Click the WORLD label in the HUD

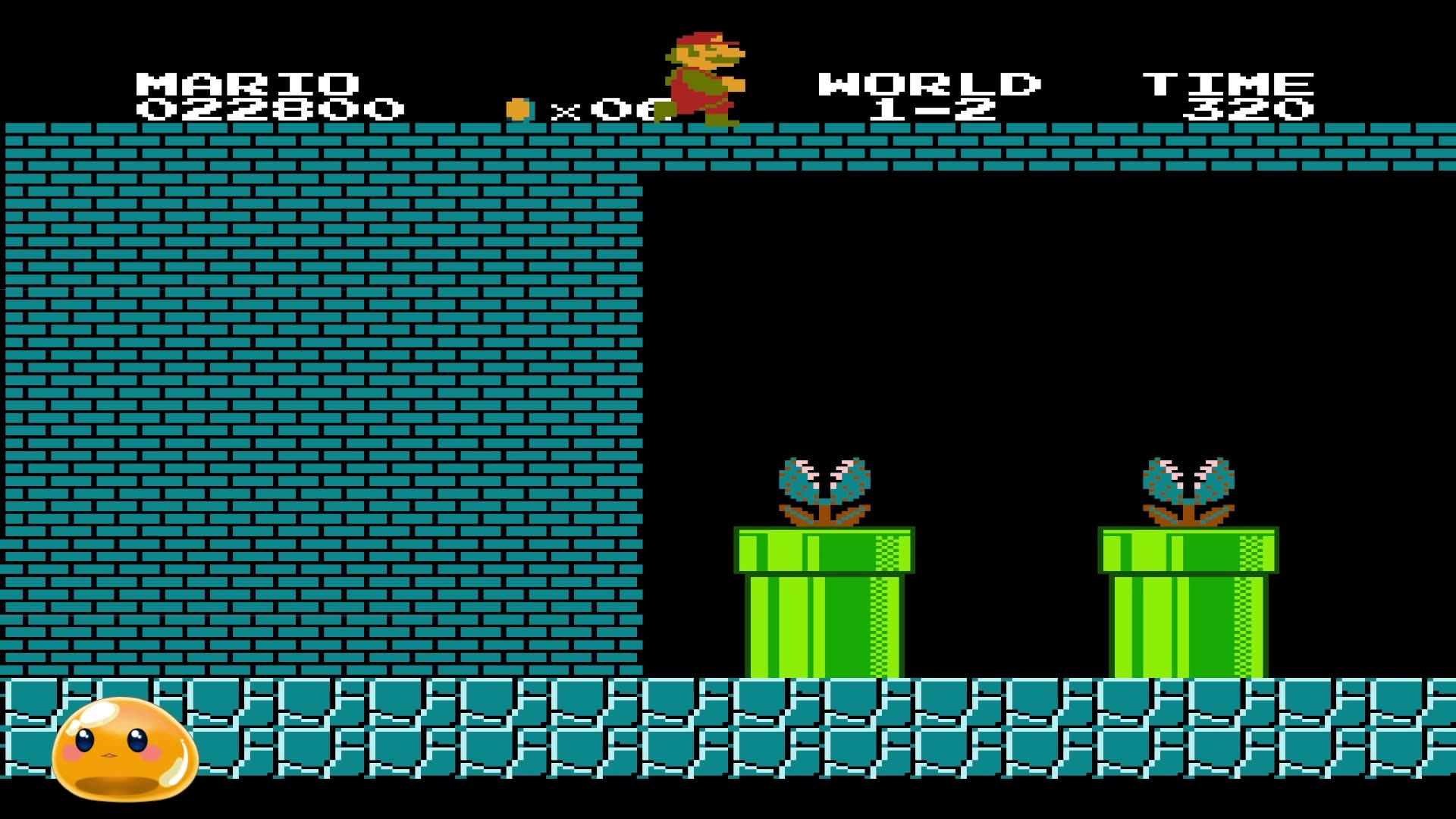click(x=929, y=83)
